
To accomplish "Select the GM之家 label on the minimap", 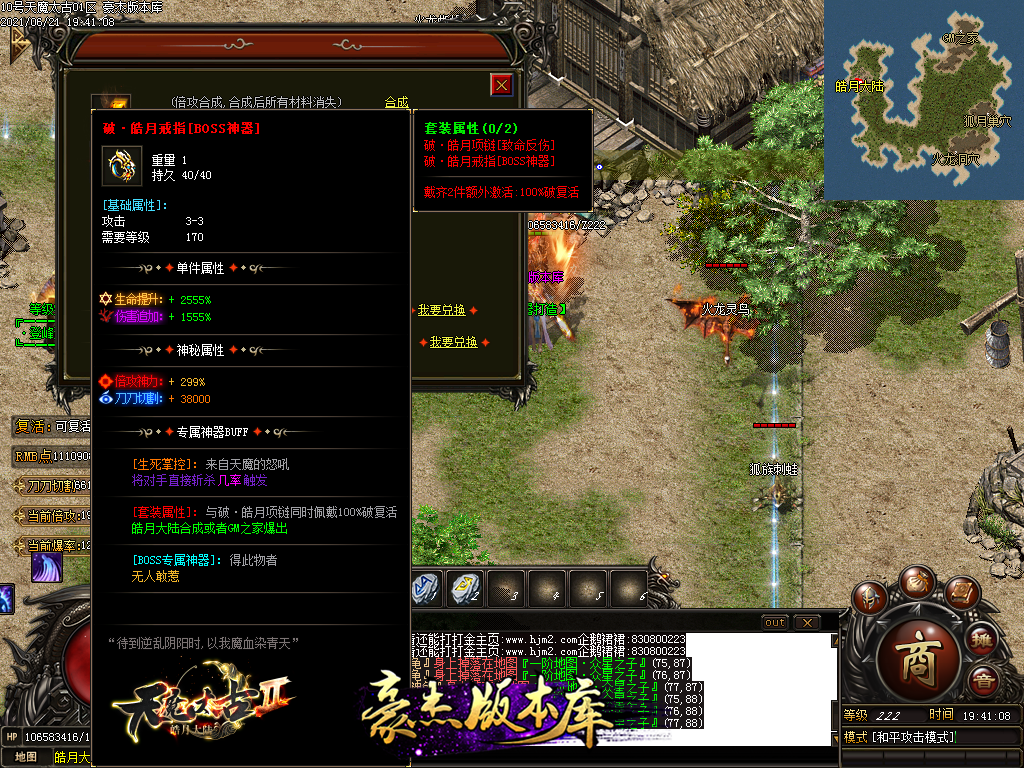I will [x=959, y=38].
